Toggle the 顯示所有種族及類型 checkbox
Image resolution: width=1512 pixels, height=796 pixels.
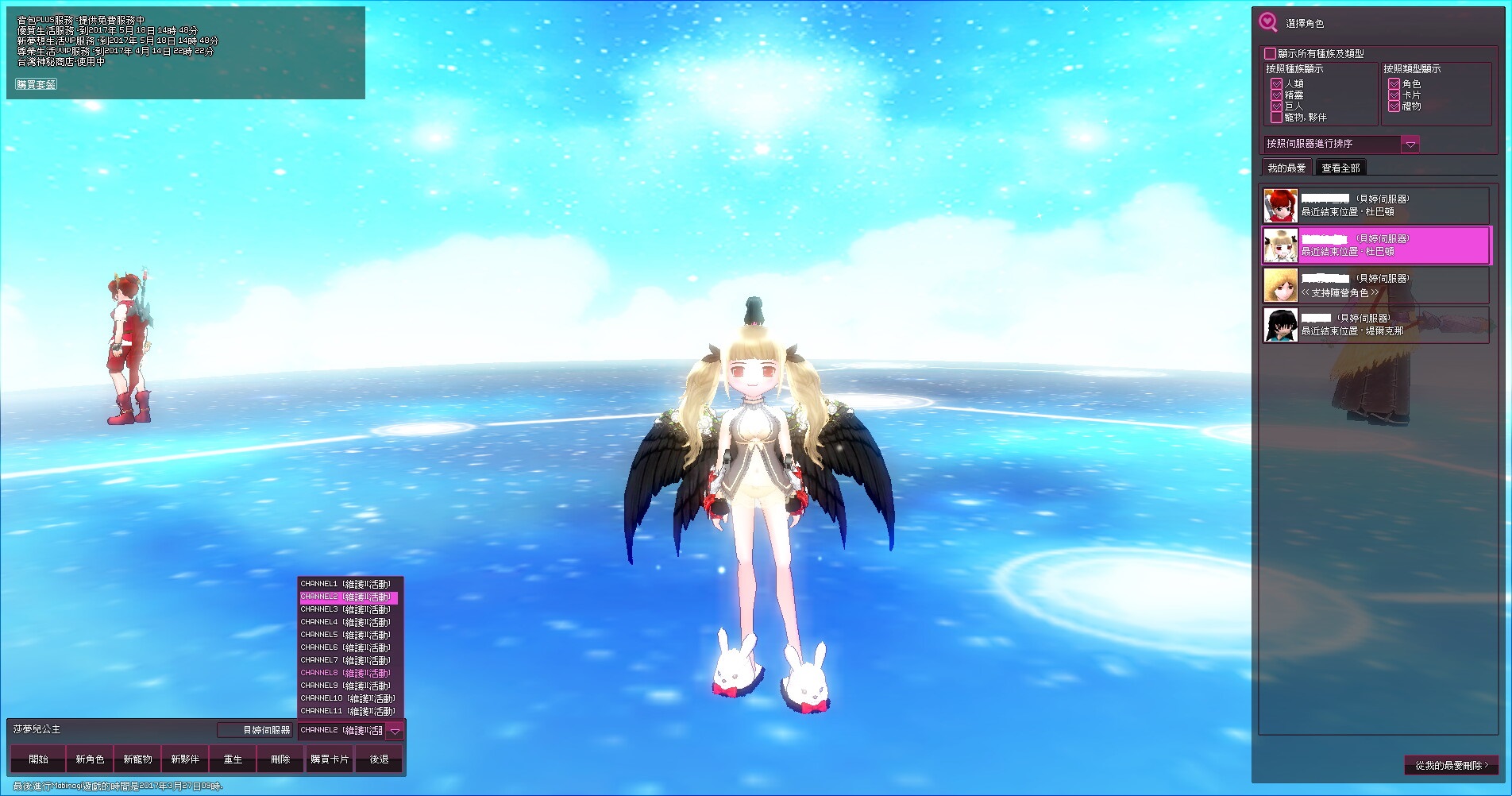pos(1271,53)
